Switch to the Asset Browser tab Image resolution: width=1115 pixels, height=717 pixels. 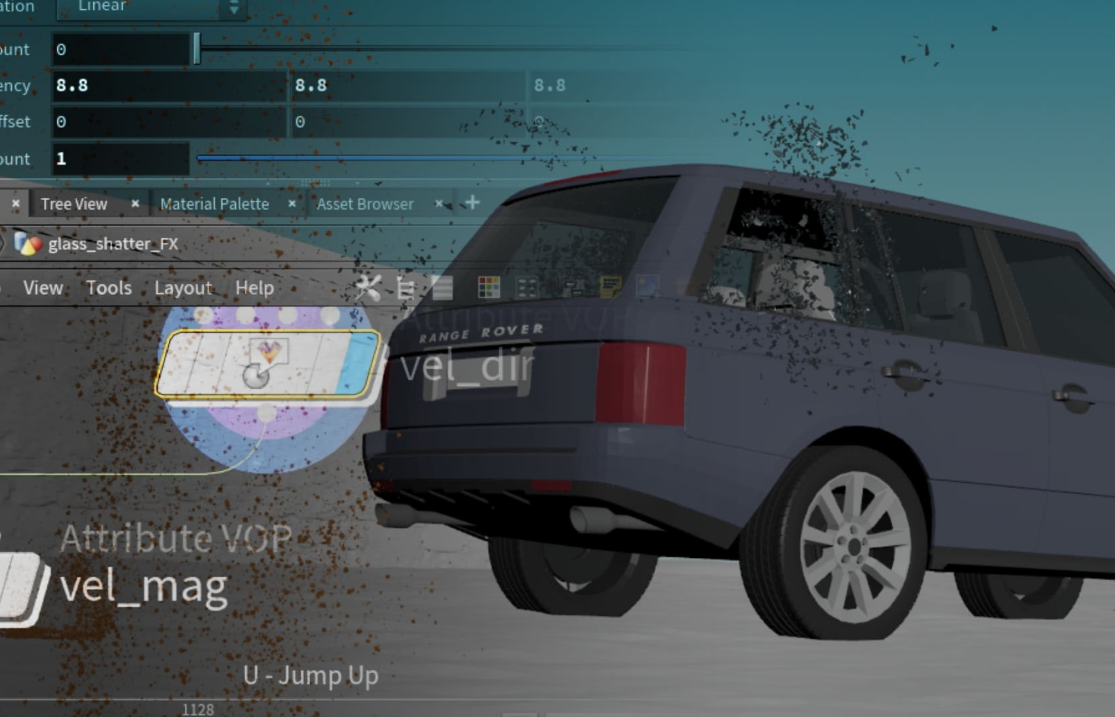[x=365, y=204]
